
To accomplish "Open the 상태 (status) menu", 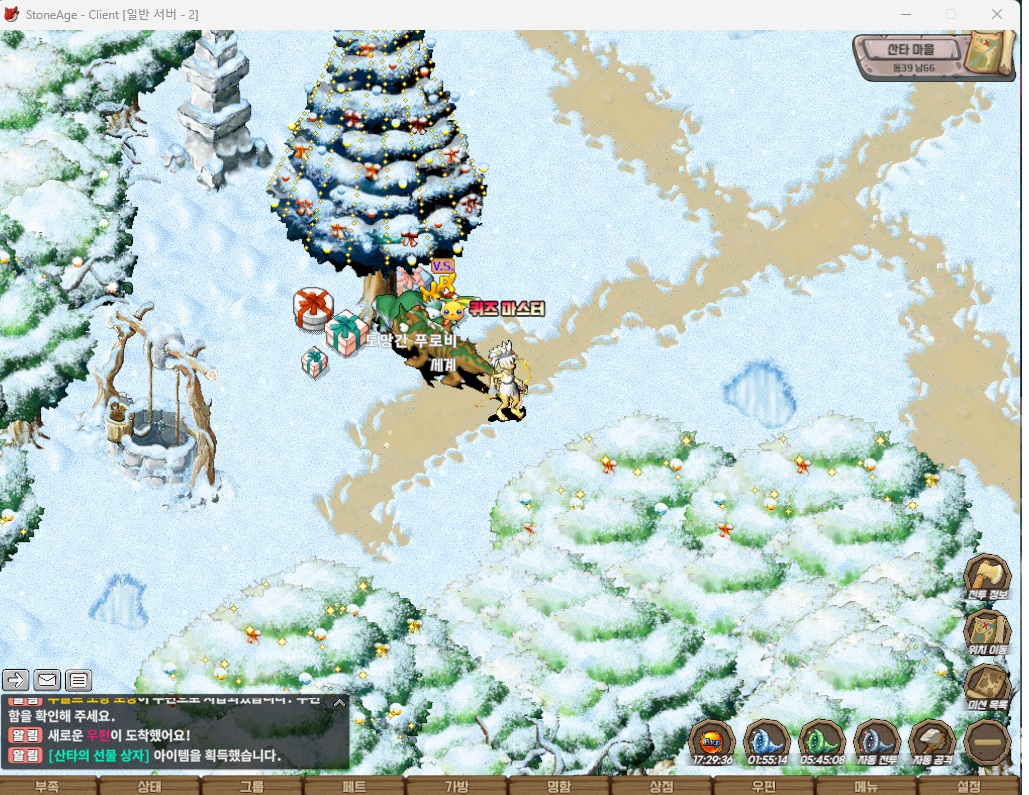I will pyautogui.click(x=149, y=786).
